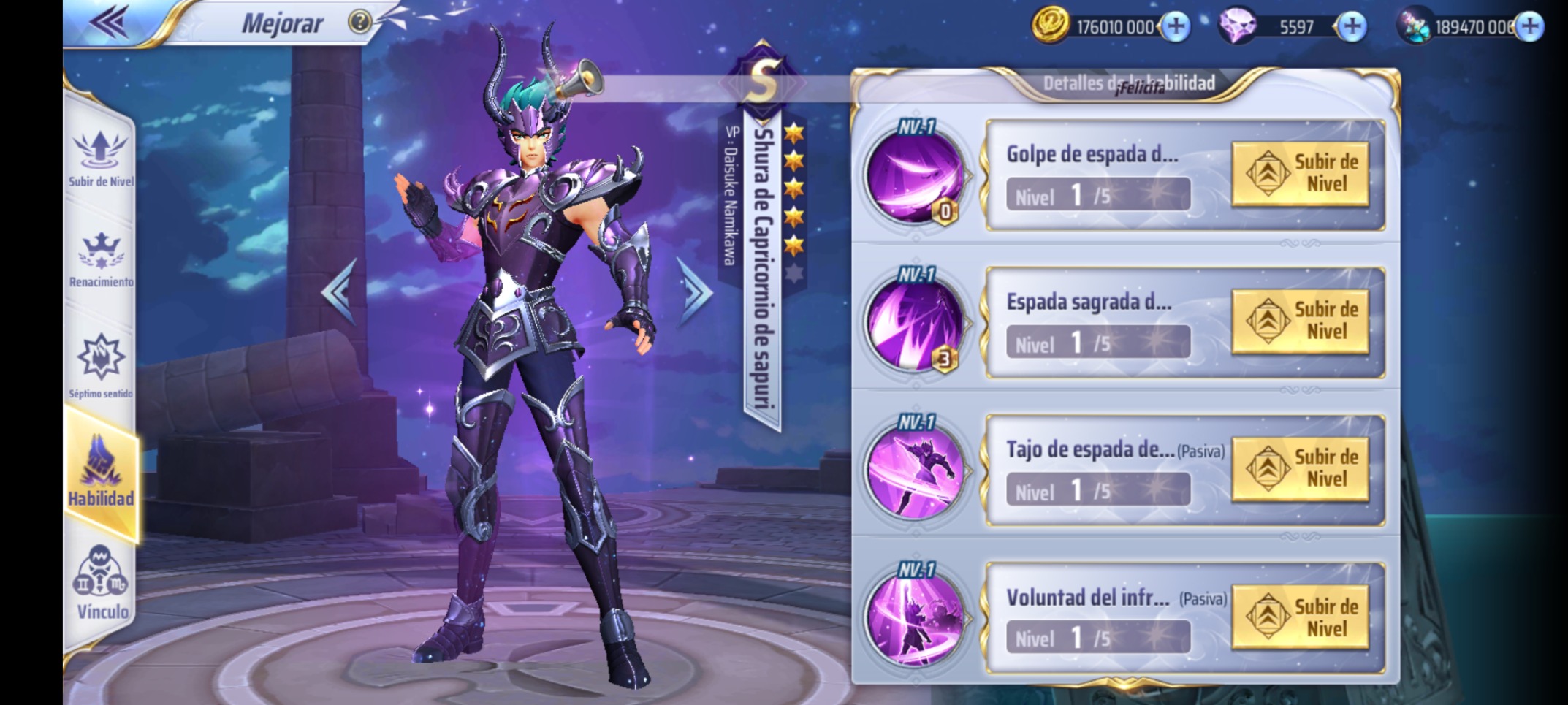Level up Golpe de espada skill
The image size is (1568, 705).
(x=1300, y=174)
